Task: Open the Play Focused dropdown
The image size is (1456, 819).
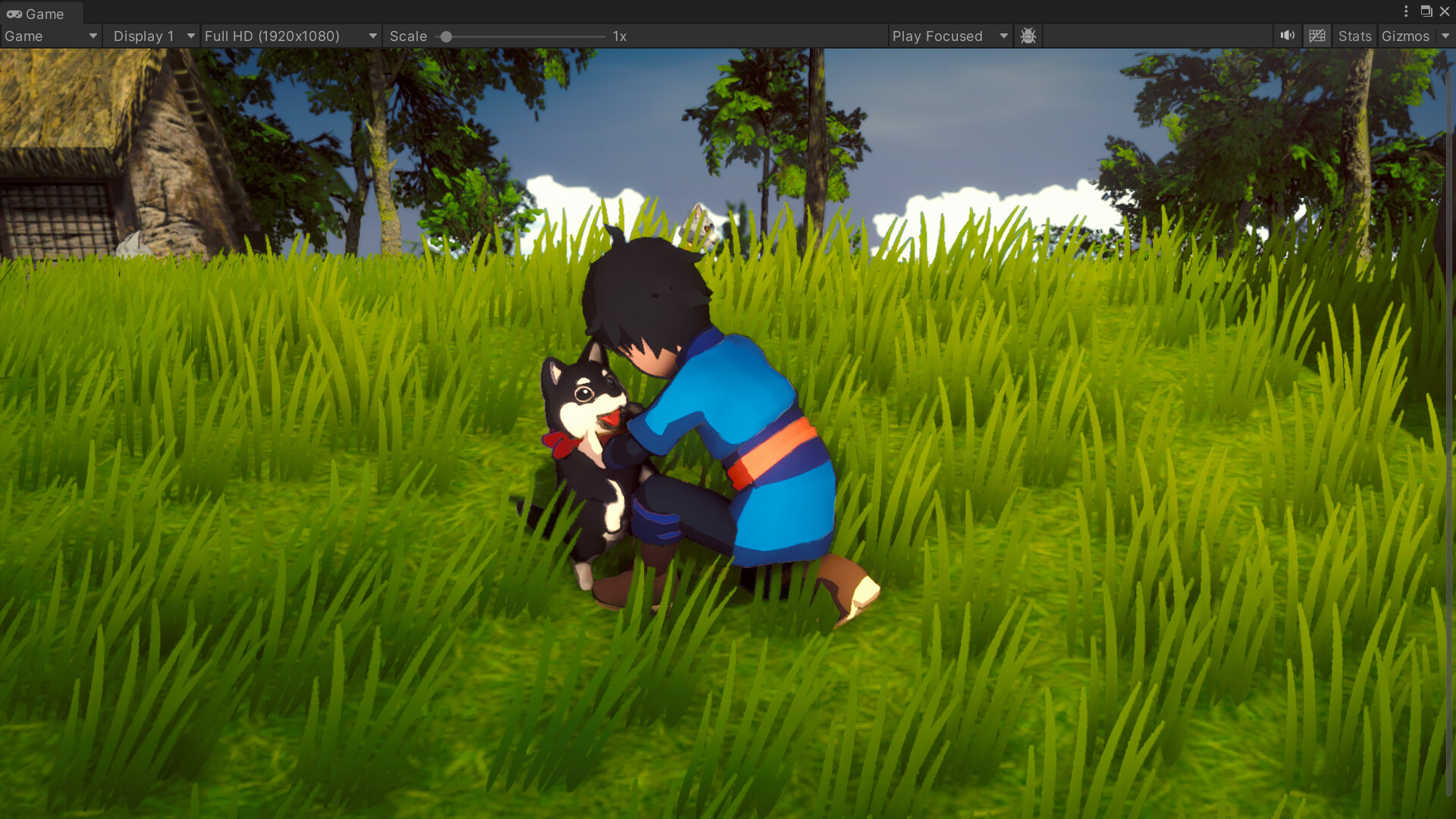Action: [x=949, y=36]
